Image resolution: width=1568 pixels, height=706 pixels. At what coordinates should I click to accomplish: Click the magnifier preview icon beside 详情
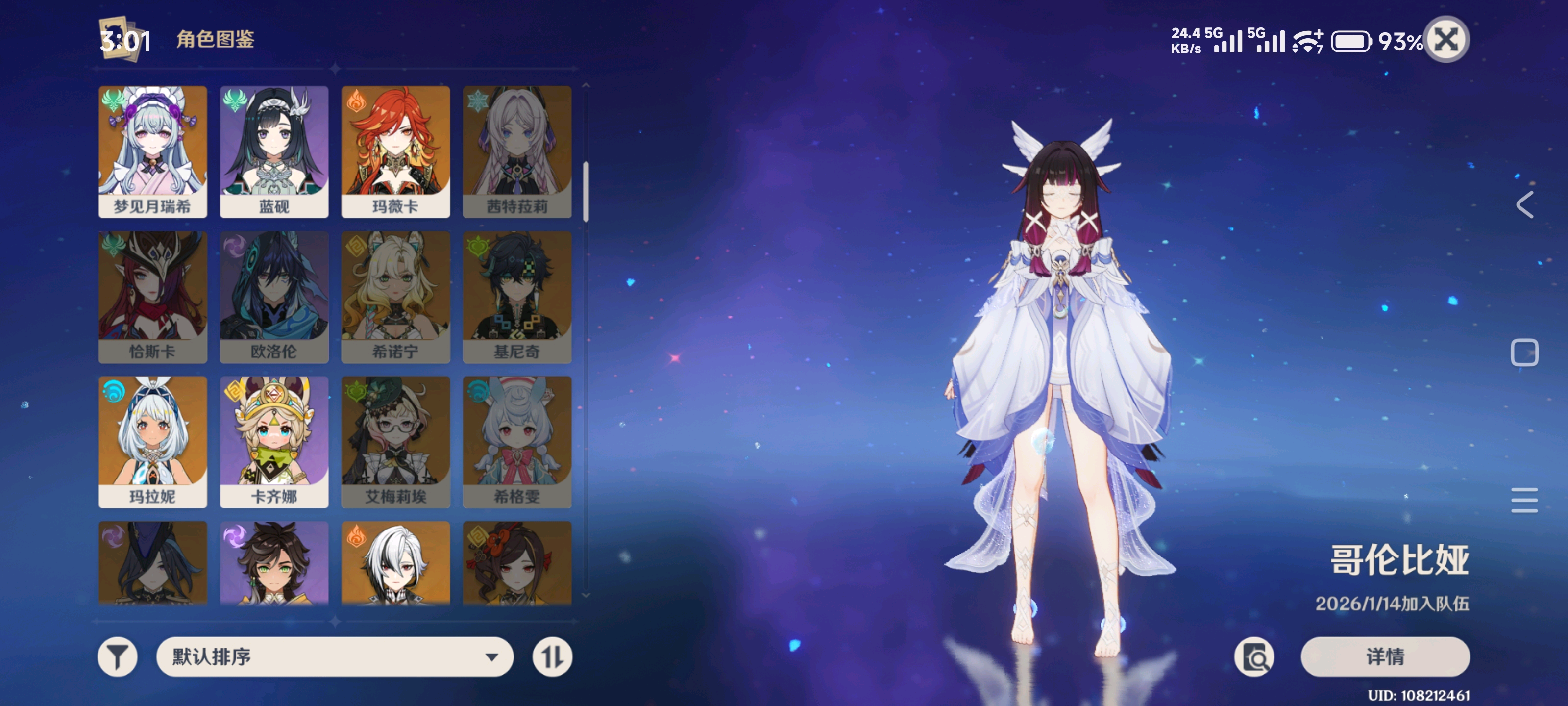coord(1254,656)
